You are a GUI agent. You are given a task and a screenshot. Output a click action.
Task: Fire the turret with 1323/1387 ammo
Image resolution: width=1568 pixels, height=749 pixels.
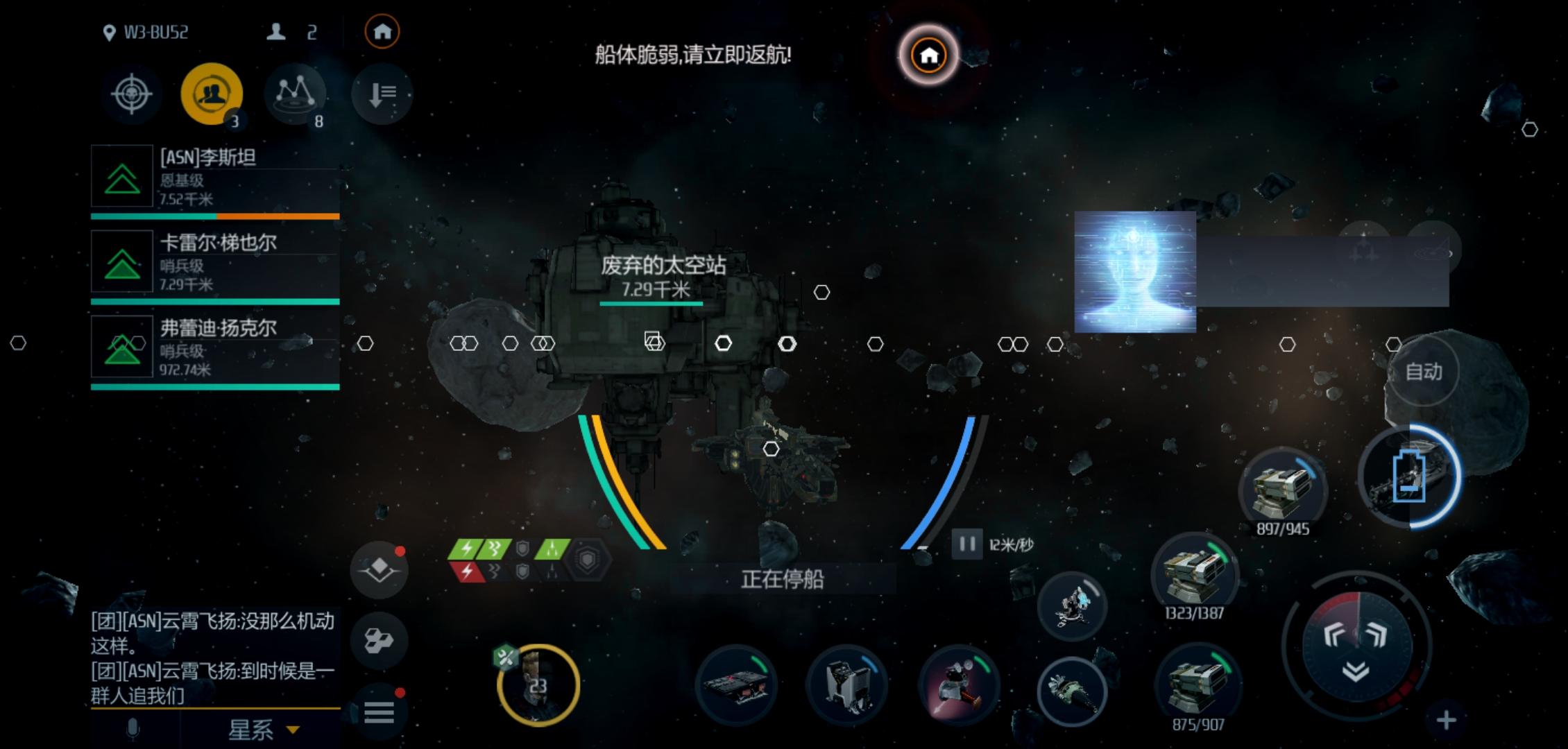tap(1194, 574)
